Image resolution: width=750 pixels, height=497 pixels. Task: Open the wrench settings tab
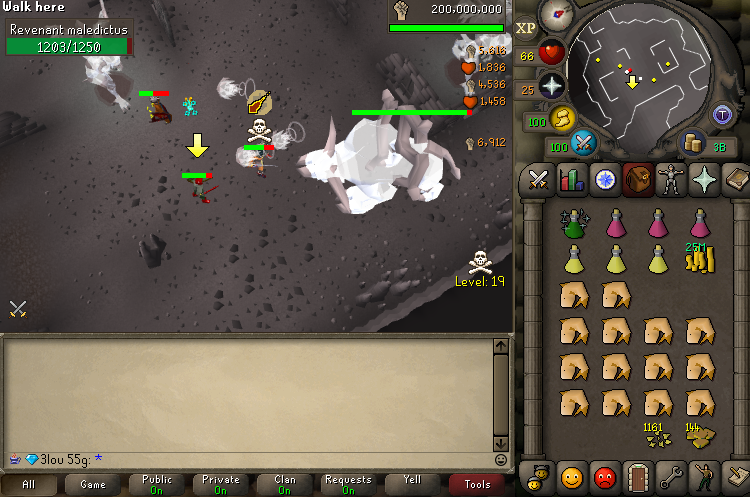point(671,476)
